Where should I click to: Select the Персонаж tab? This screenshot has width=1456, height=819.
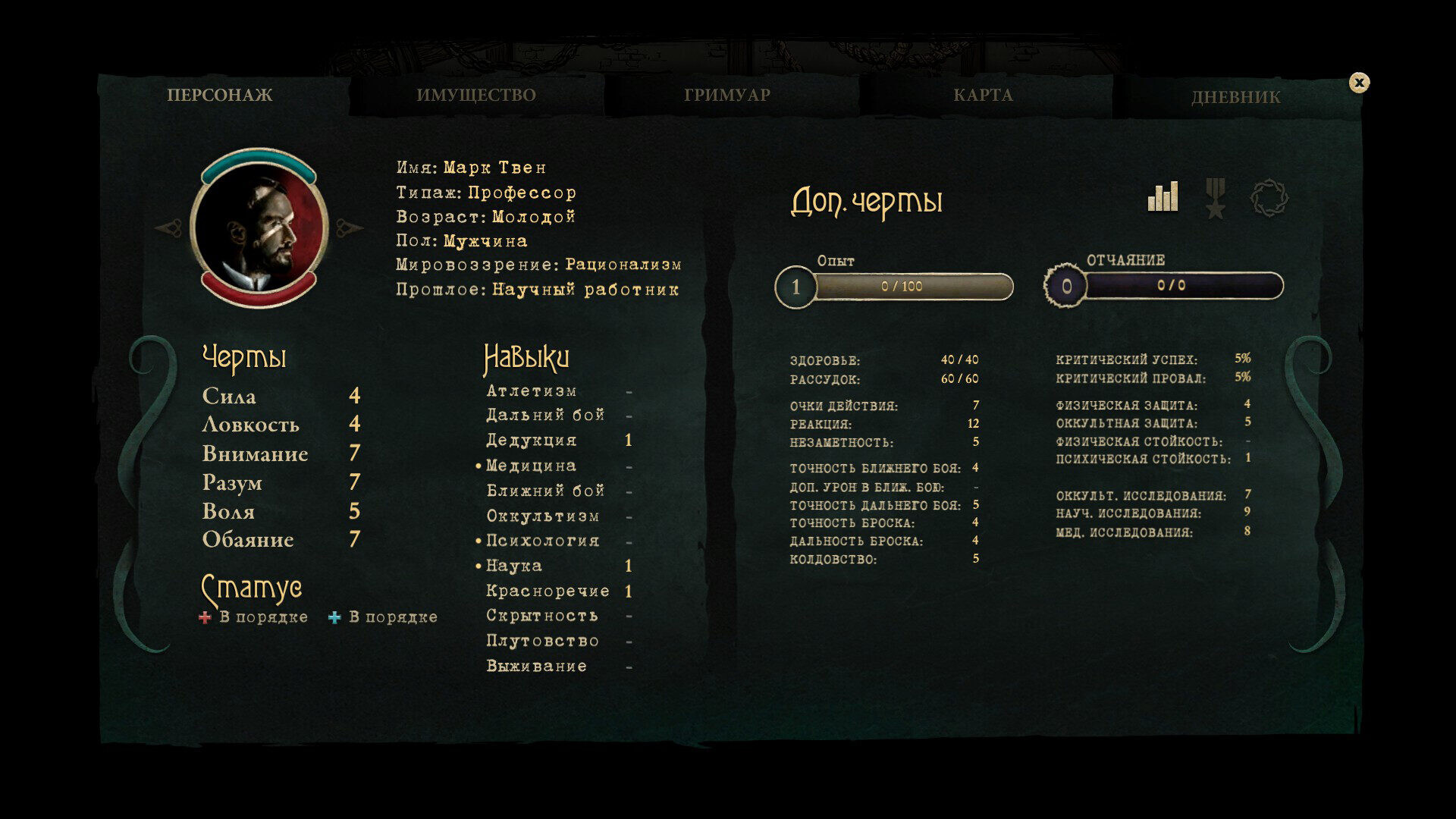(x=220, y=96)
